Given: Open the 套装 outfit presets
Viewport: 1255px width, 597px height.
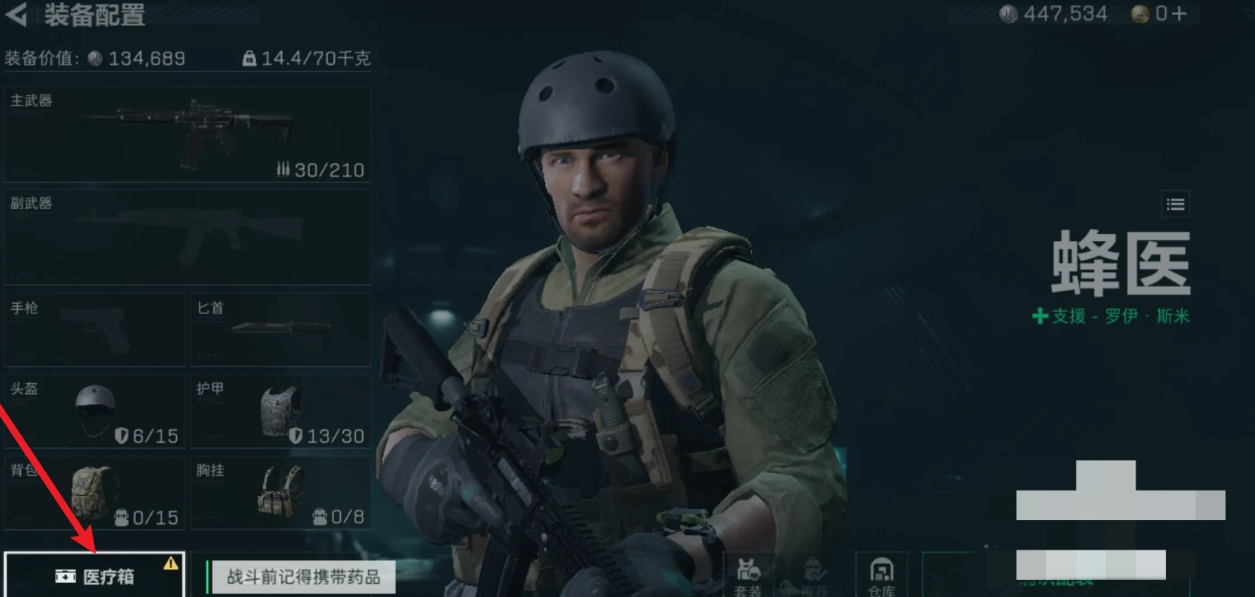Looking at the screenshot, I should (x=748, y=575).
